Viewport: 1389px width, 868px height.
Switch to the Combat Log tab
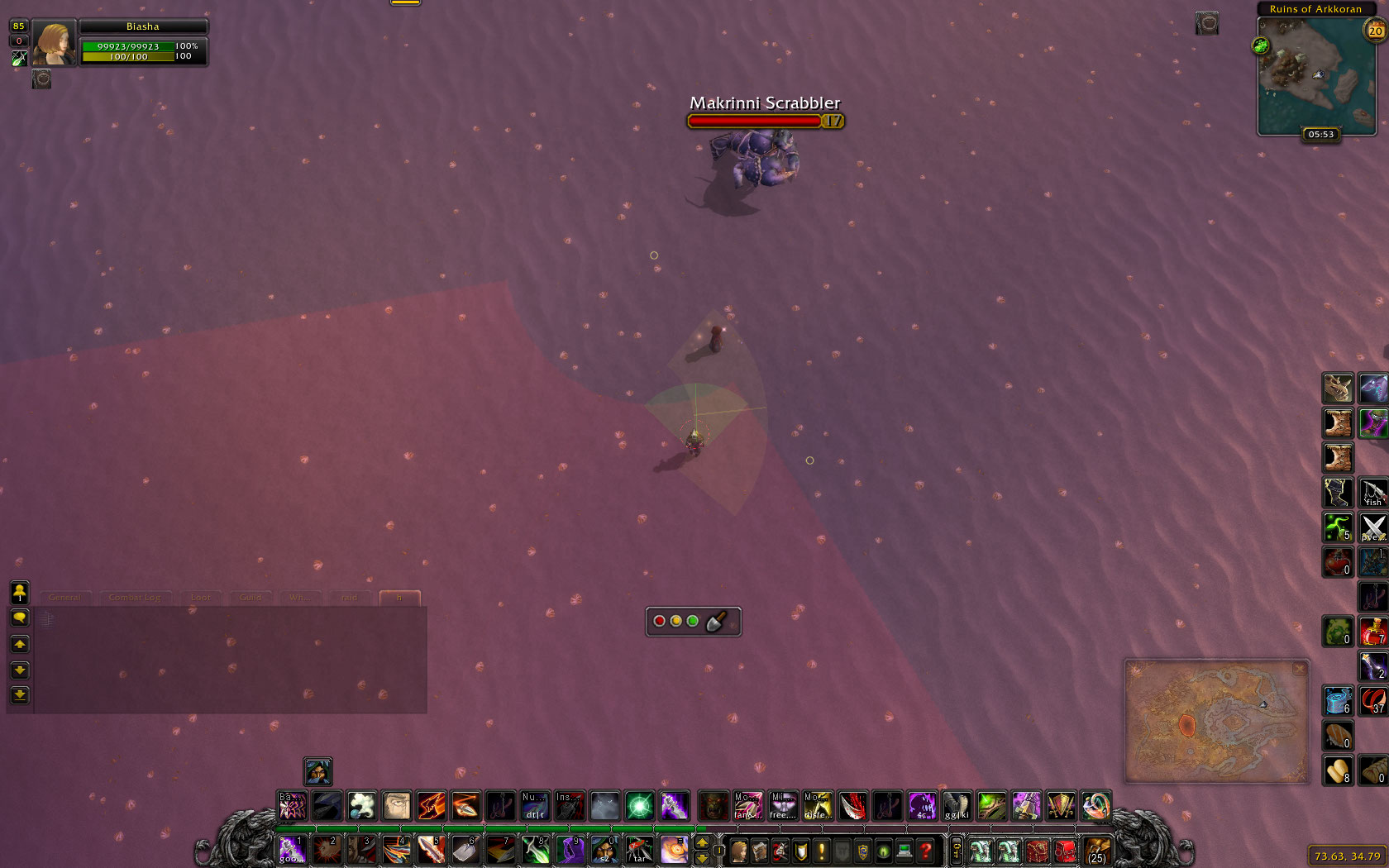(x=135, y=598)
